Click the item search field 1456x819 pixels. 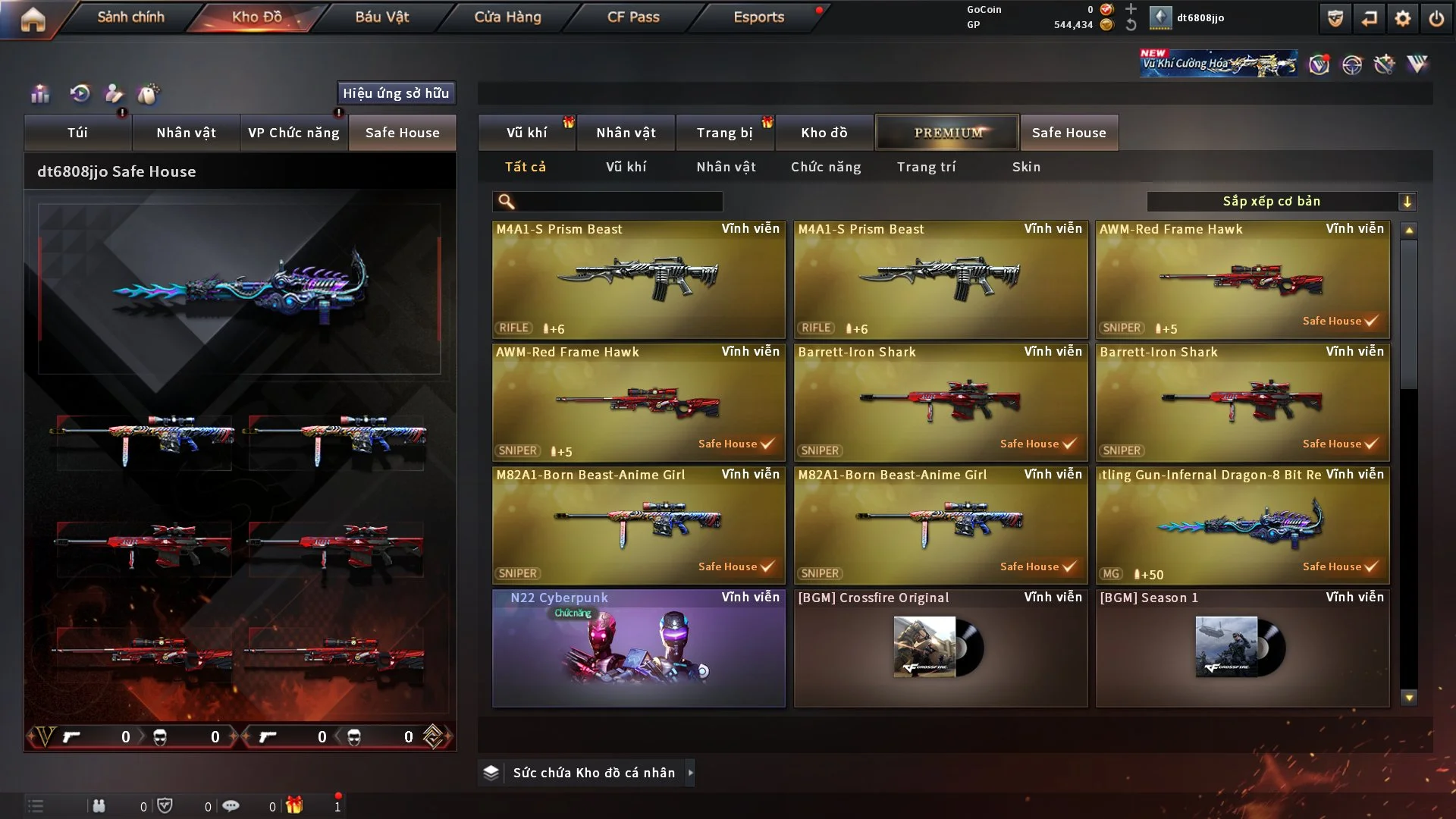click(x=618, y=202)
